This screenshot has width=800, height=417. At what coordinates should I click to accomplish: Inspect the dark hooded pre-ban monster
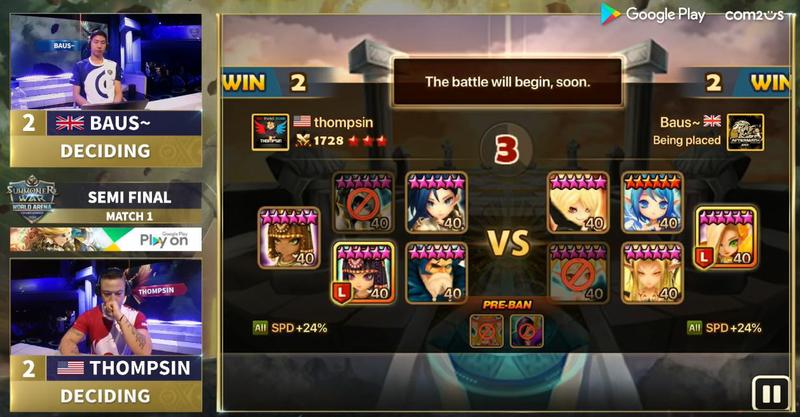(x=526, y=330)
